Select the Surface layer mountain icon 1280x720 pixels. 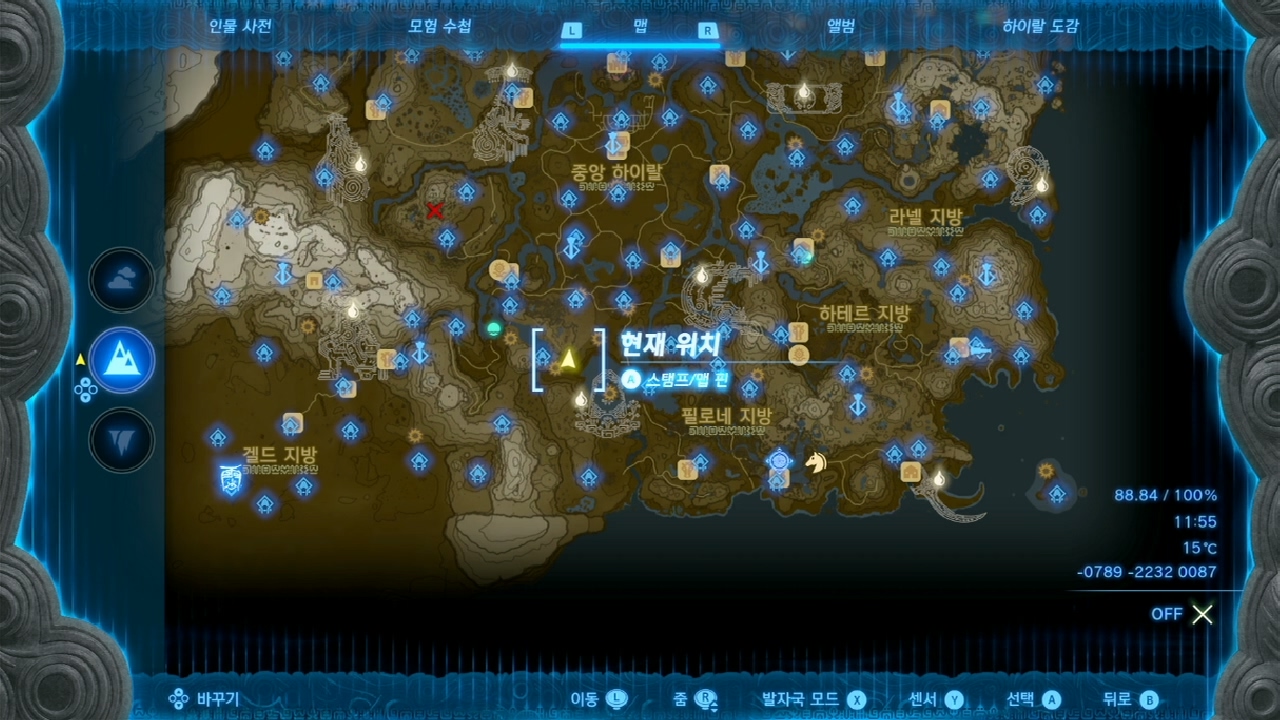(120, 362)
